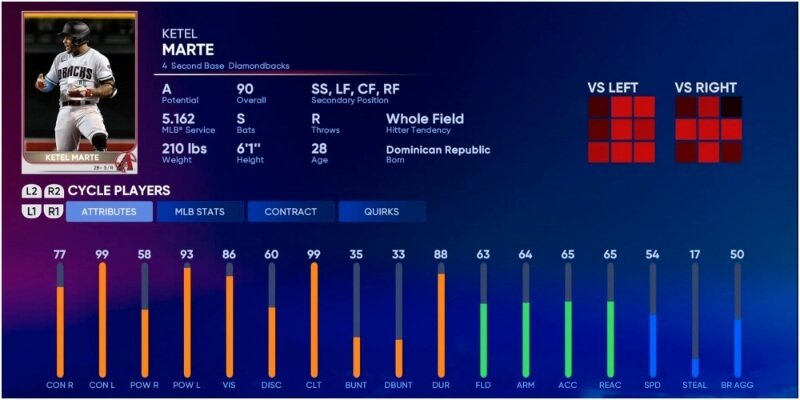Switch to the Attributes tab
The width and height of the screenshot is (800, 400).
(x=109, y=212)
